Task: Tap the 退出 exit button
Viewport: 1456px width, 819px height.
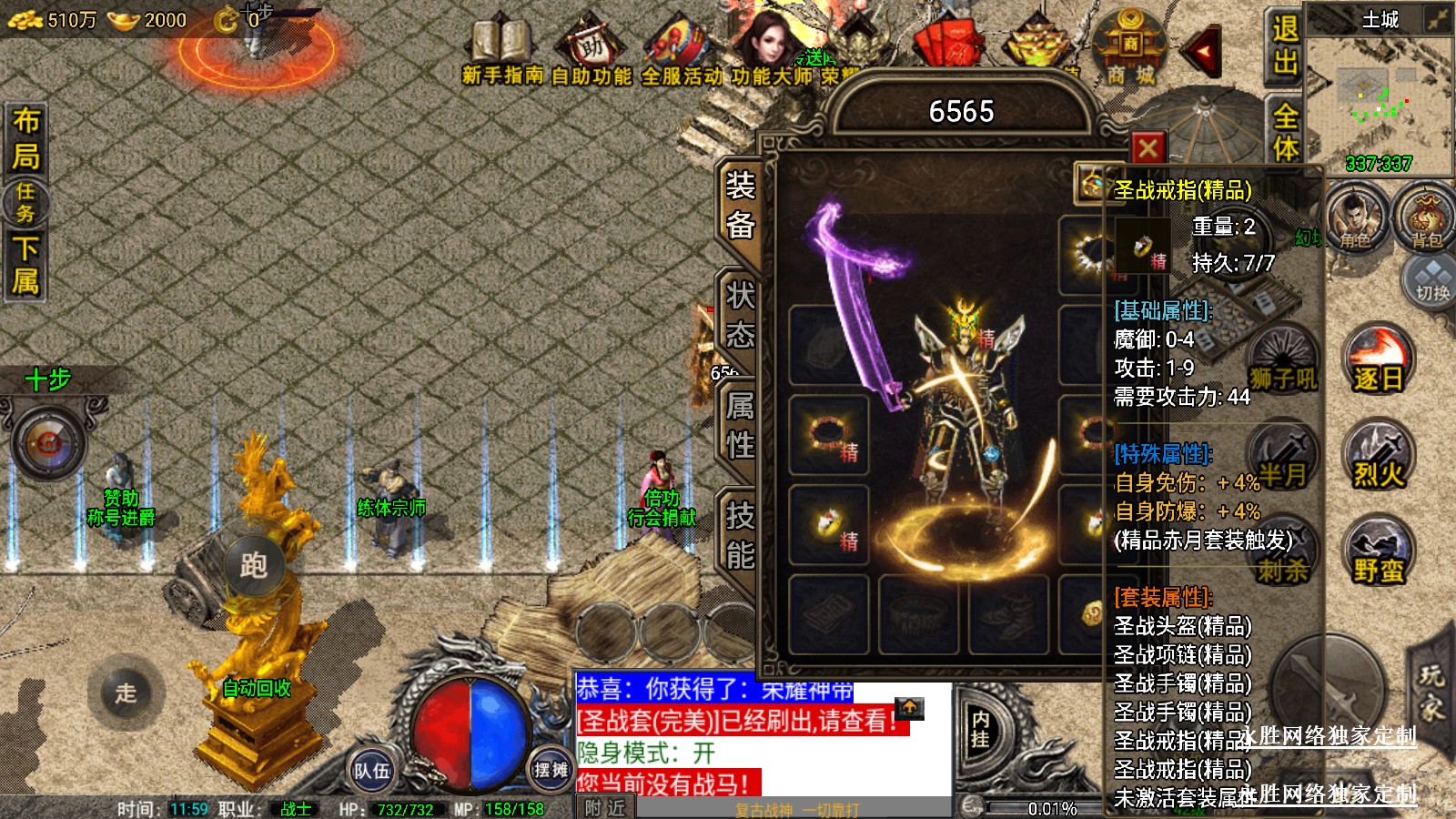Action: click(1284, 45)
